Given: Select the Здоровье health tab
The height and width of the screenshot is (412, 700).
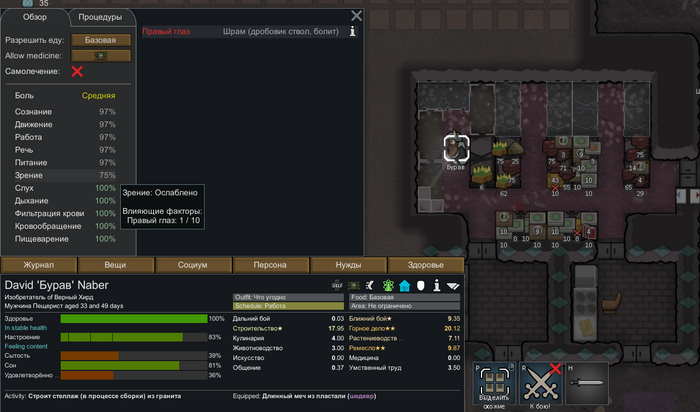Looking at the screenshot, I should click(x=427, y=265).
